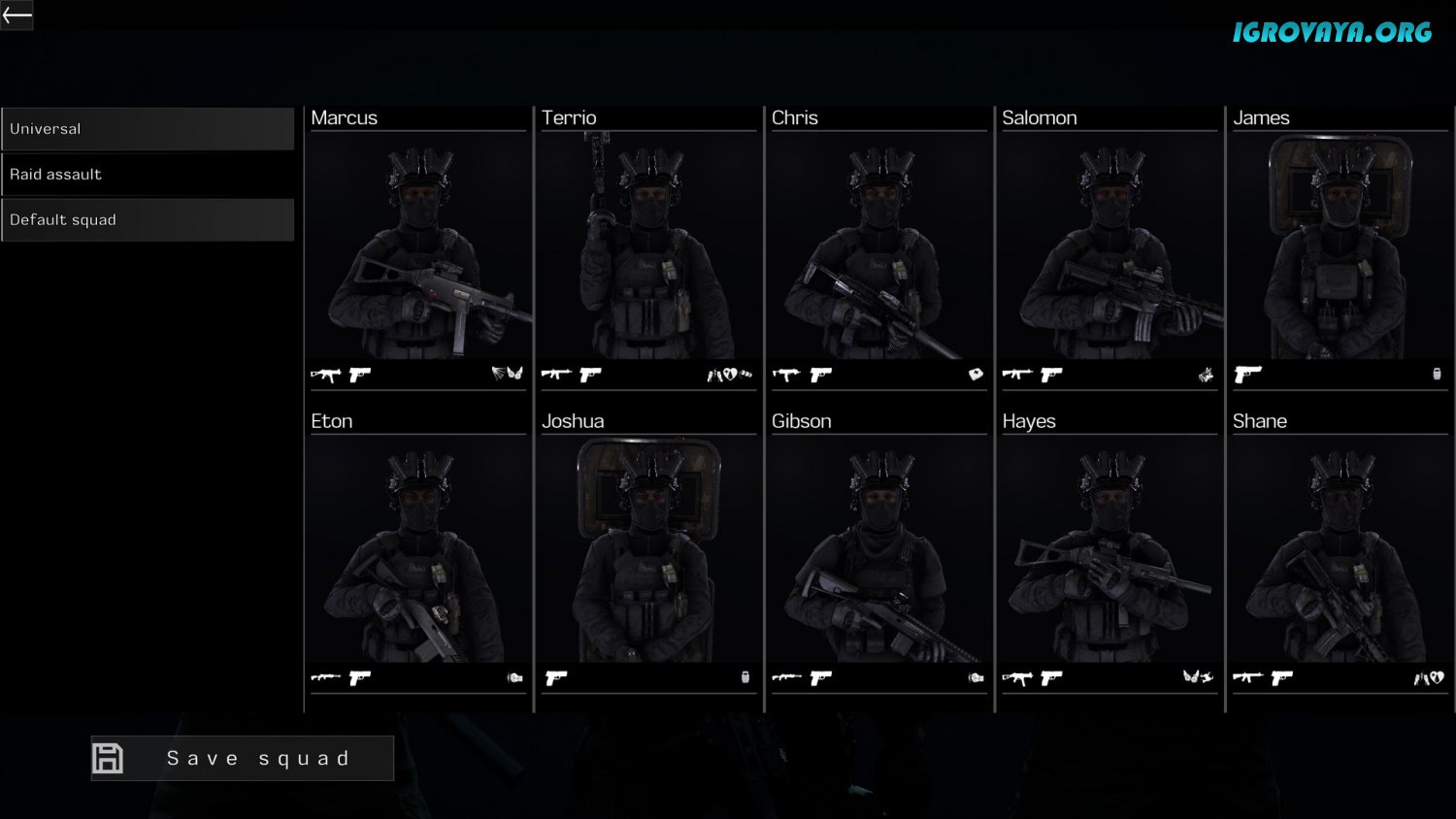Select the Default squad preset
The width and height of the screenshot is (1456, 819).
click(148, 220)
